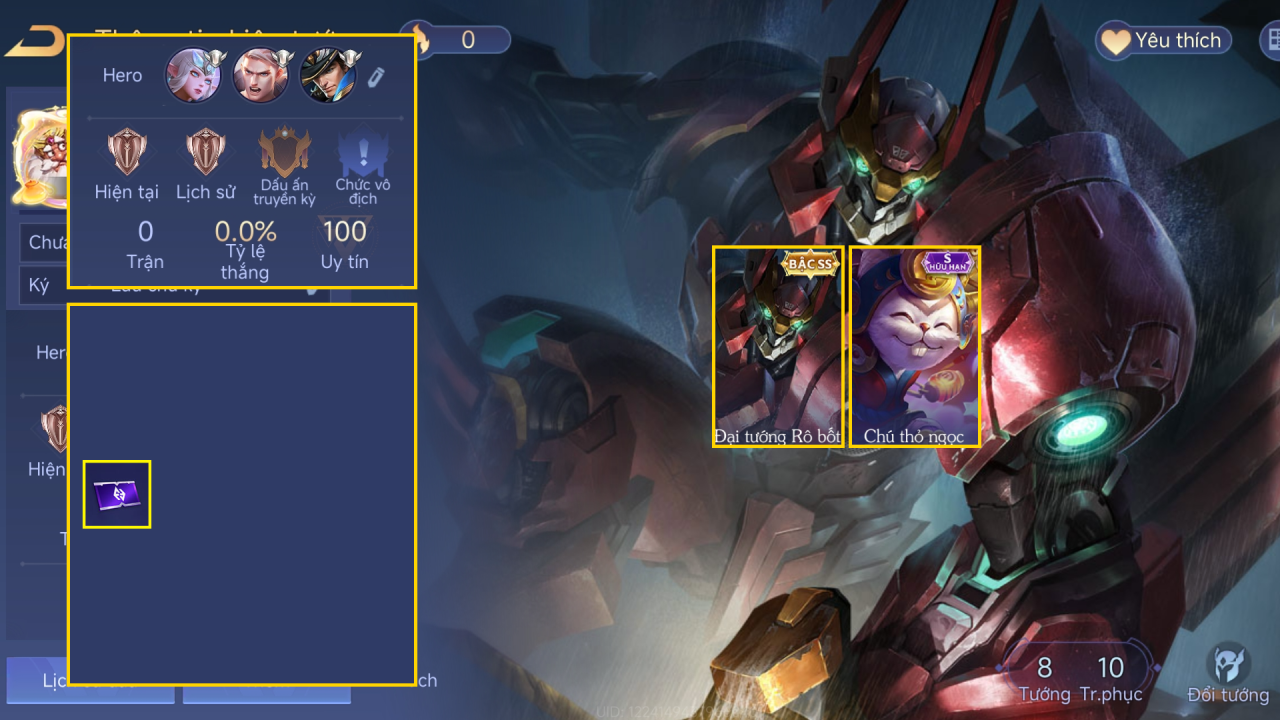Edit featured heroes with the pencil icon
Screen dimensions: 1280x720
tap(376, 77)
